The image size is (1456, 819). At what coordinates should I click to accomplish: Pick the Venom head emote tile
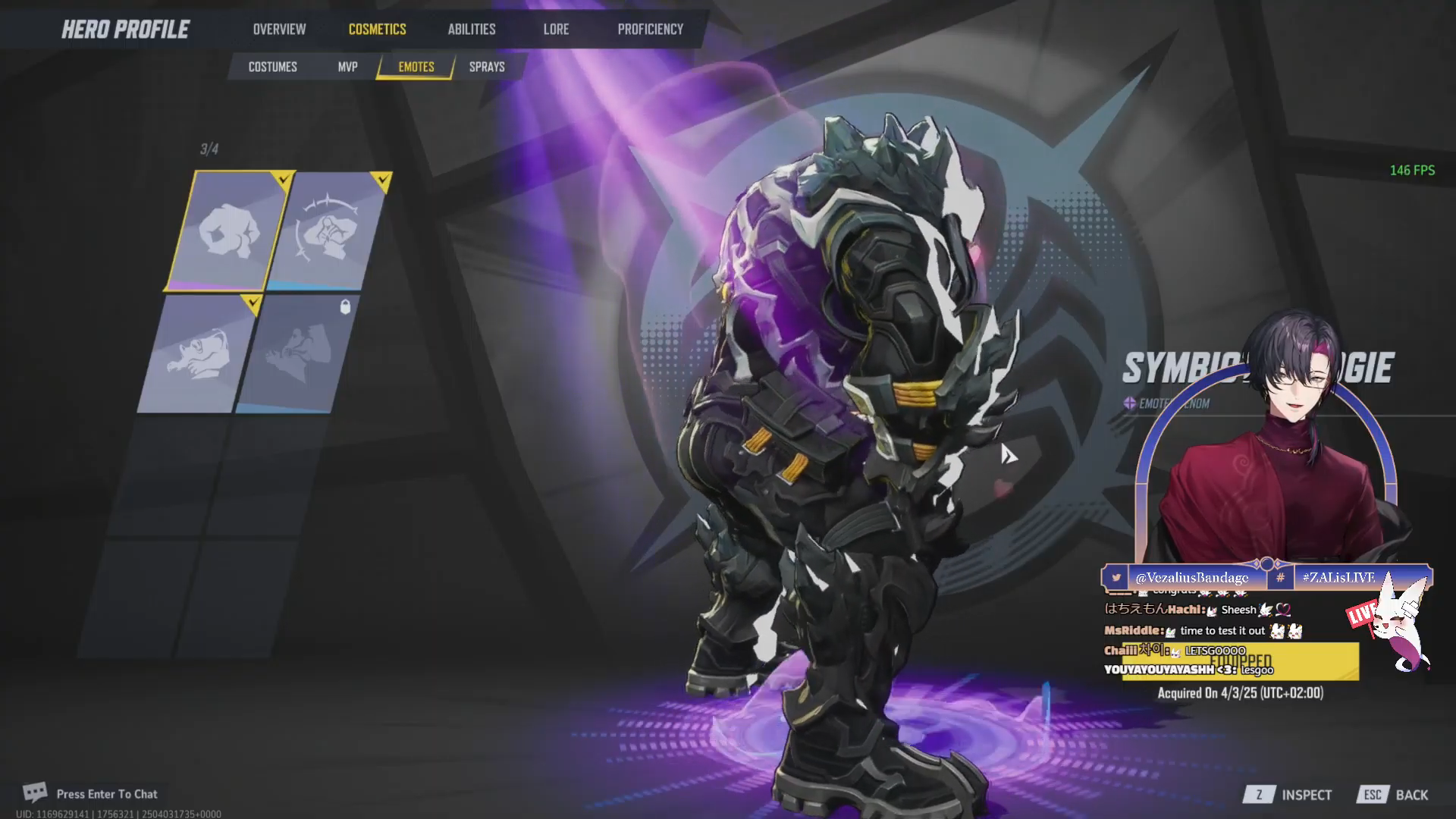(199, 354)
